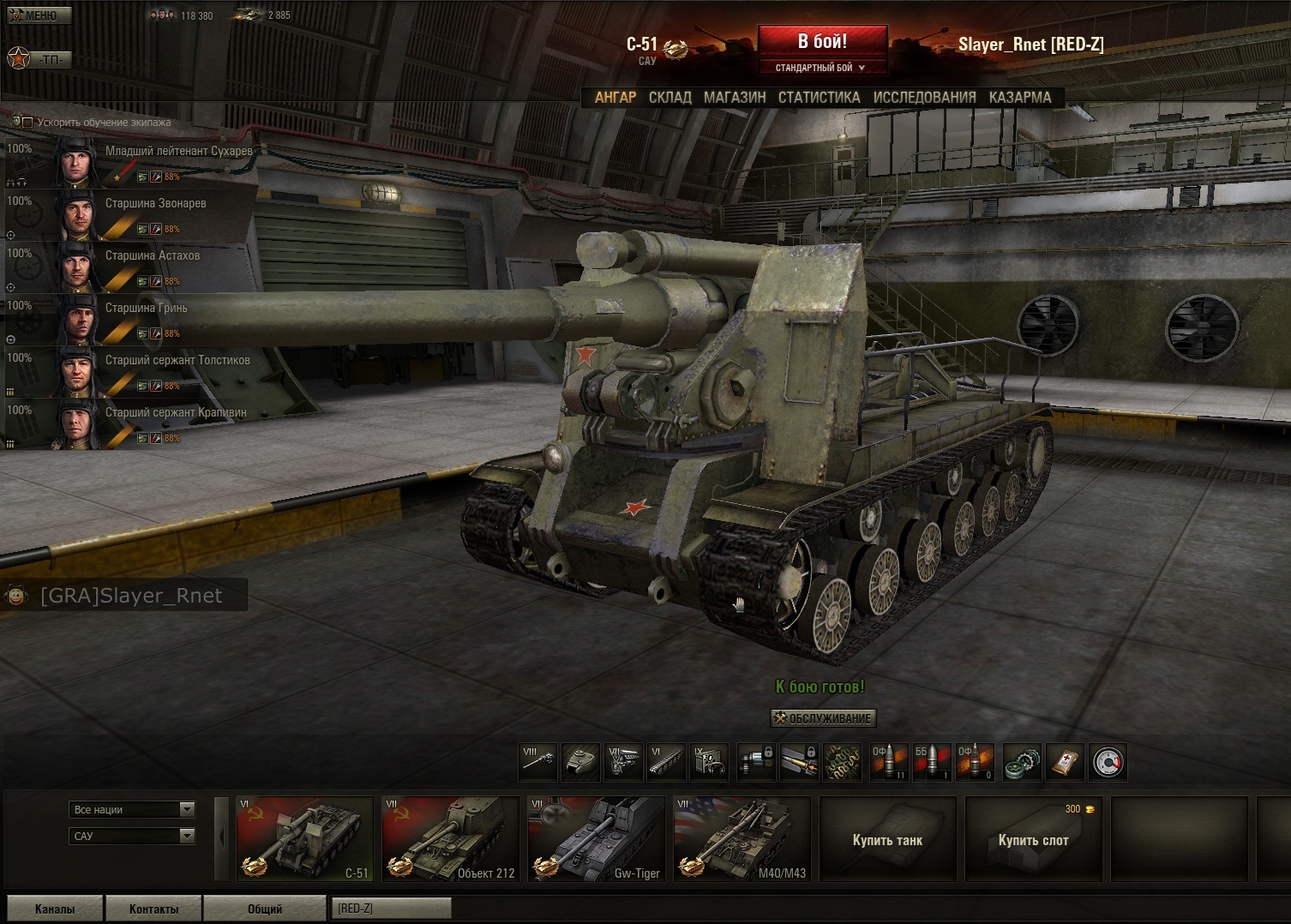Open the КАЗАРМА tab
The image size is (1291, 924).
(1019, 98)
